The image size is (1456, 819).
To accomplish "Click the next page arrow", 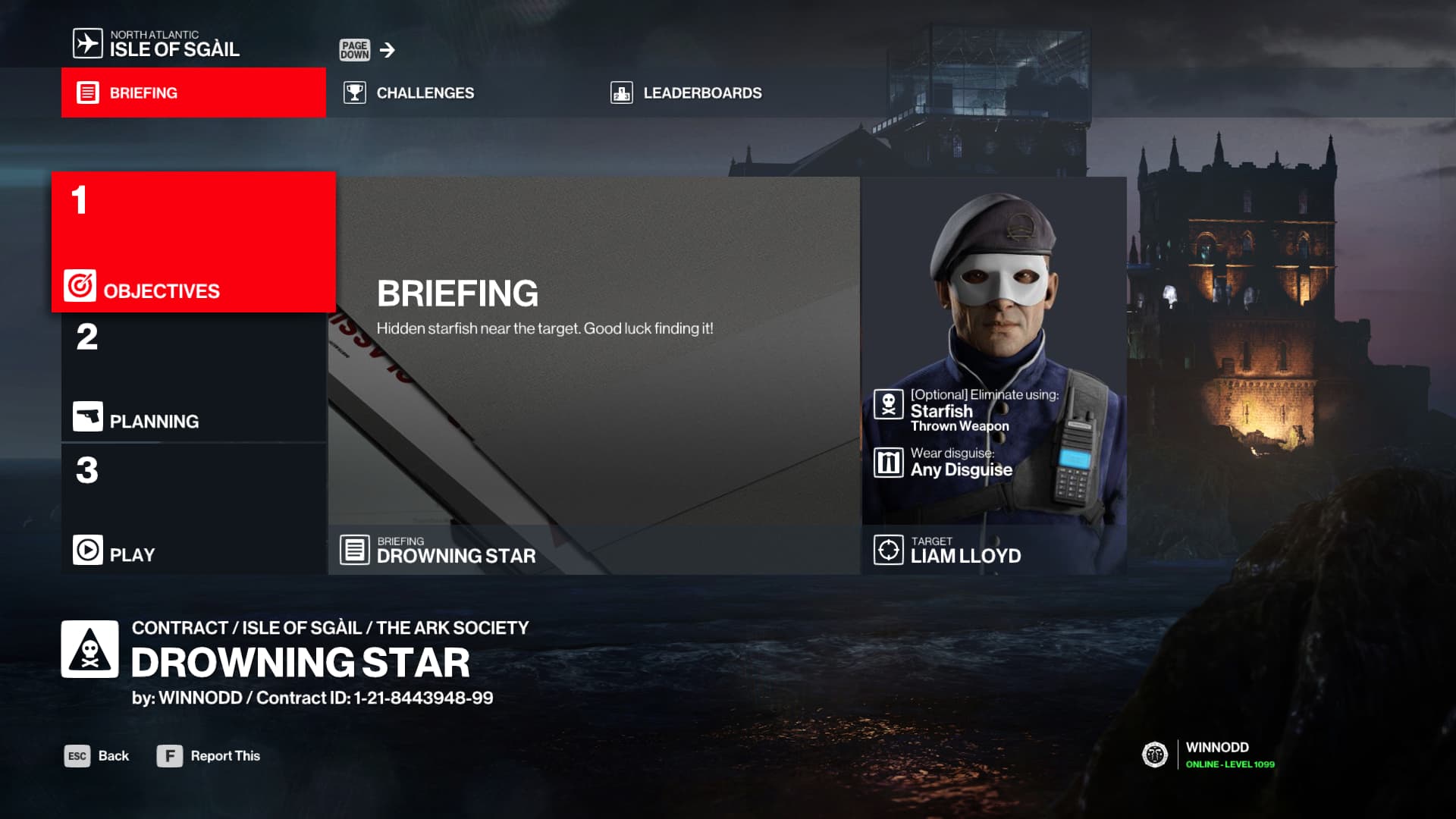I will pyautogui.click(x=388, y=50).
